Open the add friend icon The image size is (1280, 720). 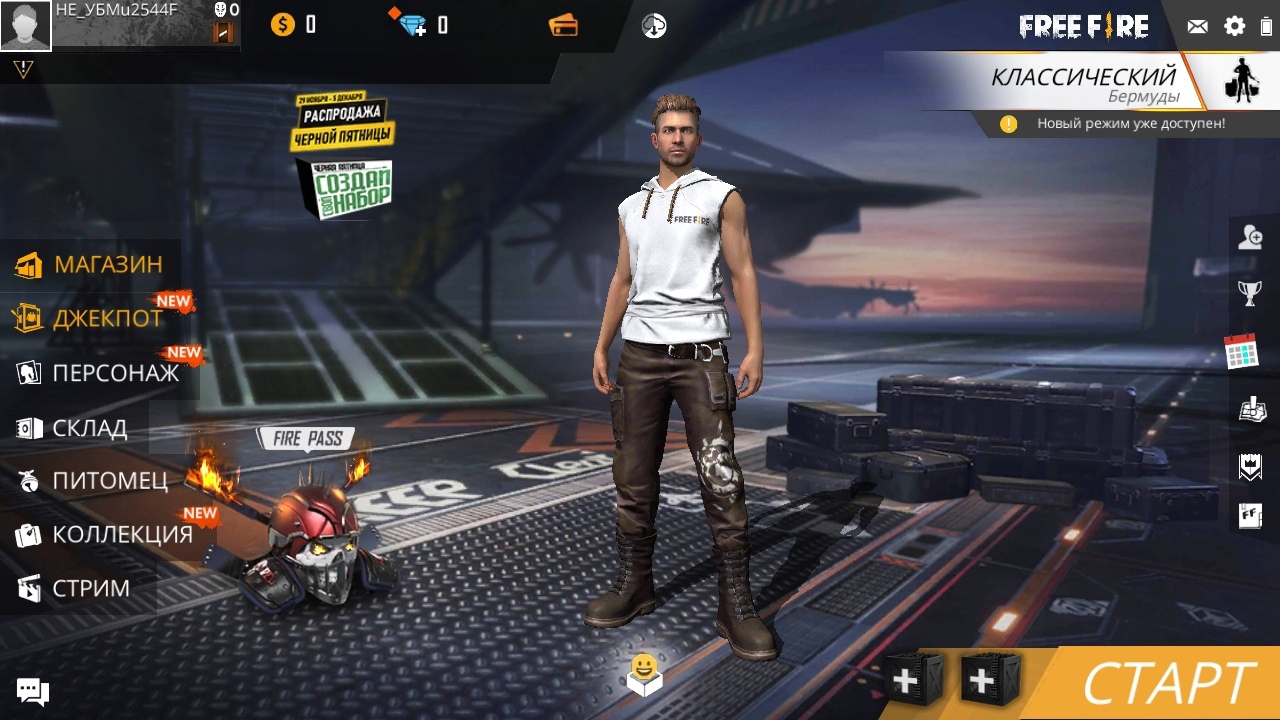[x=1250, y=237]
